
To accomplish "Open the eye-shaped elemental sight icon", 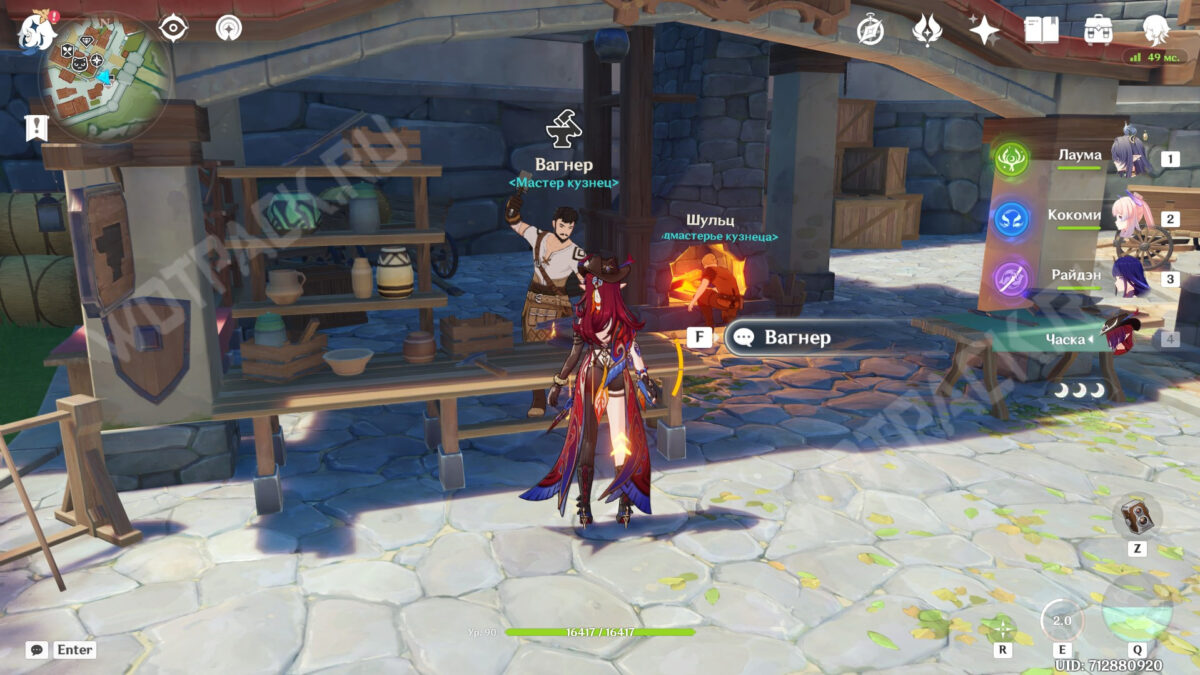I will point(174,29).
